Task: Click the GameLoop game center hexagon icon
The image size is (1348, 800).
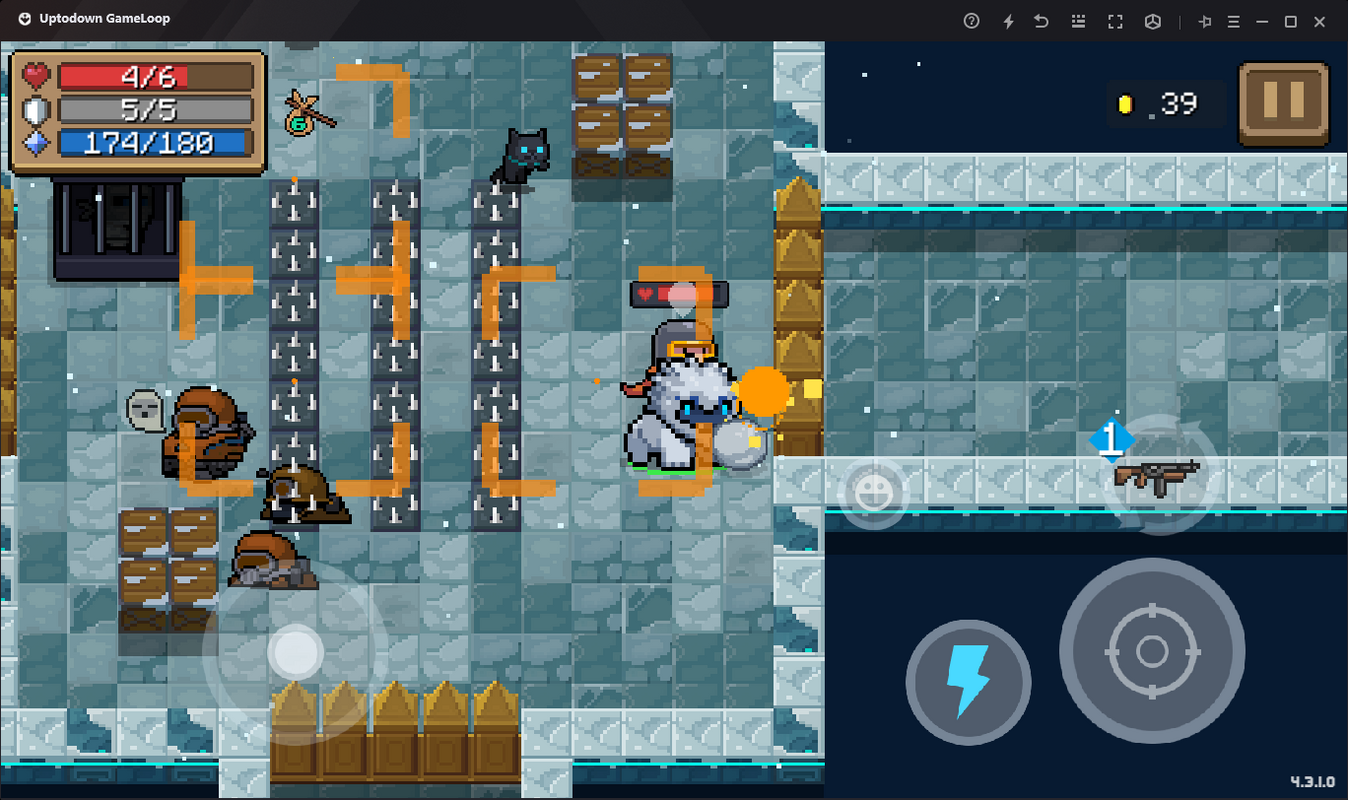Action: pyautogui.click(x=1152, y=20)
